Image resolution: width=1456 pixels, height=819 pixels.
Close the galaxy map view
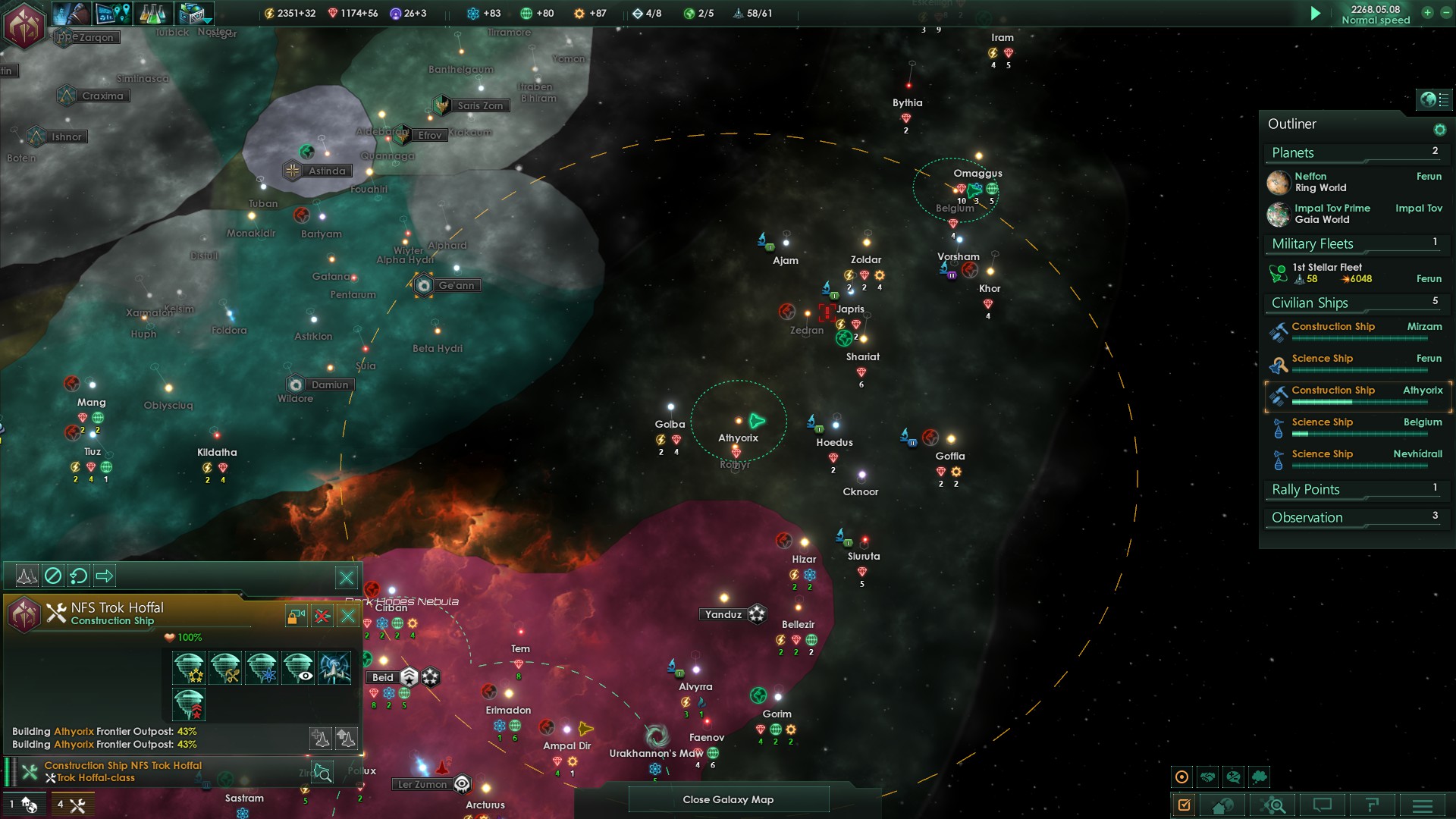tap(728, 799)
